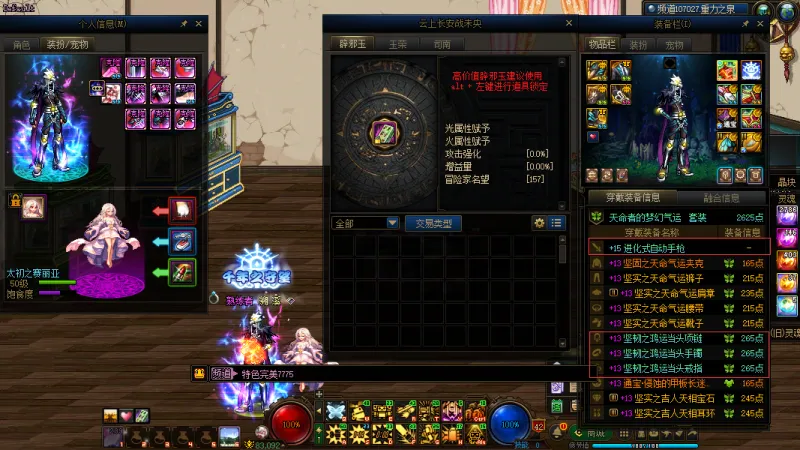Open the gear settings icon beside 交易类型
This screenshot has height=450, width=800.
tap(540, 223)
